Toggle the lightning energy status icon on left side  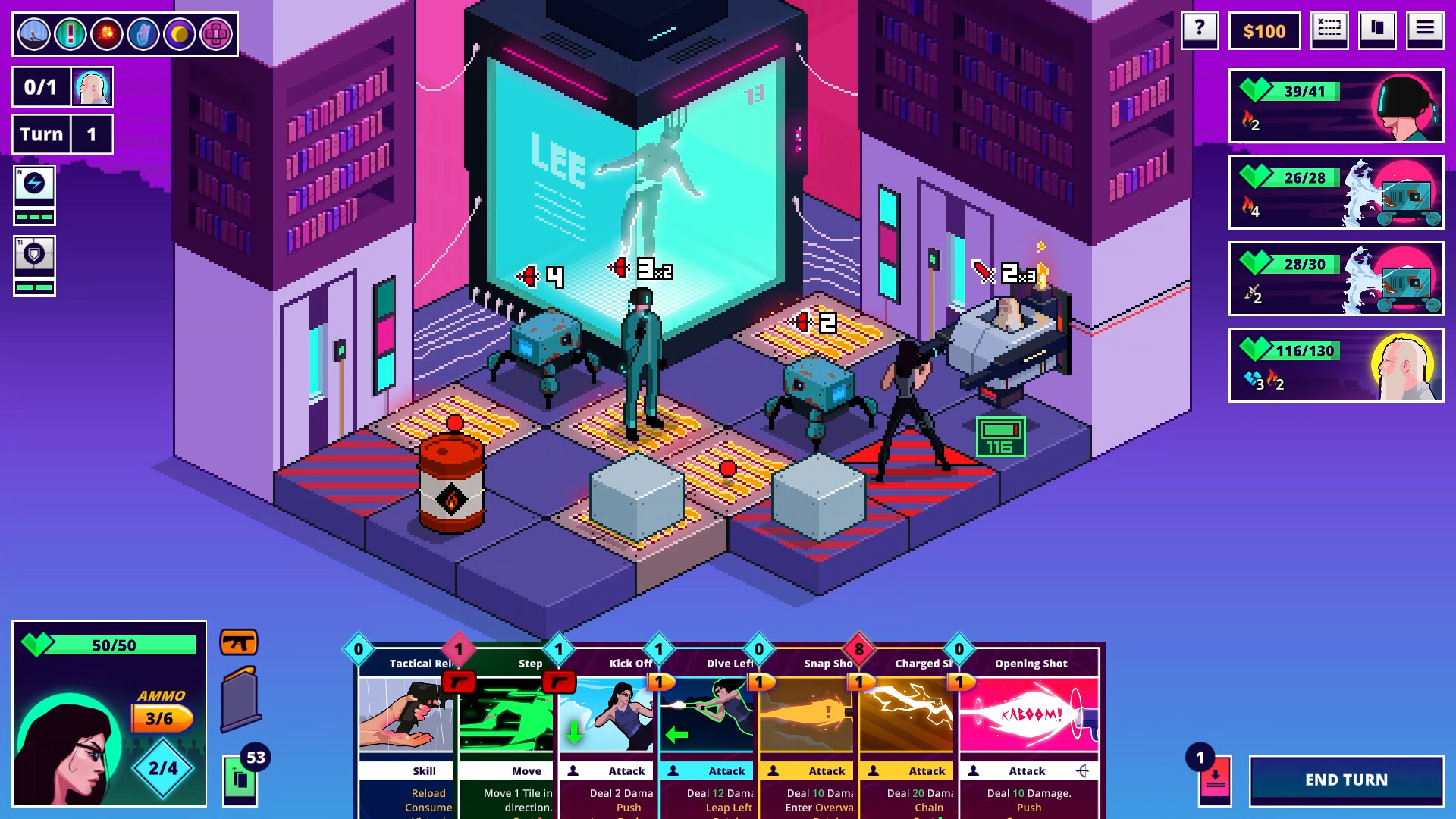point(35,194)
